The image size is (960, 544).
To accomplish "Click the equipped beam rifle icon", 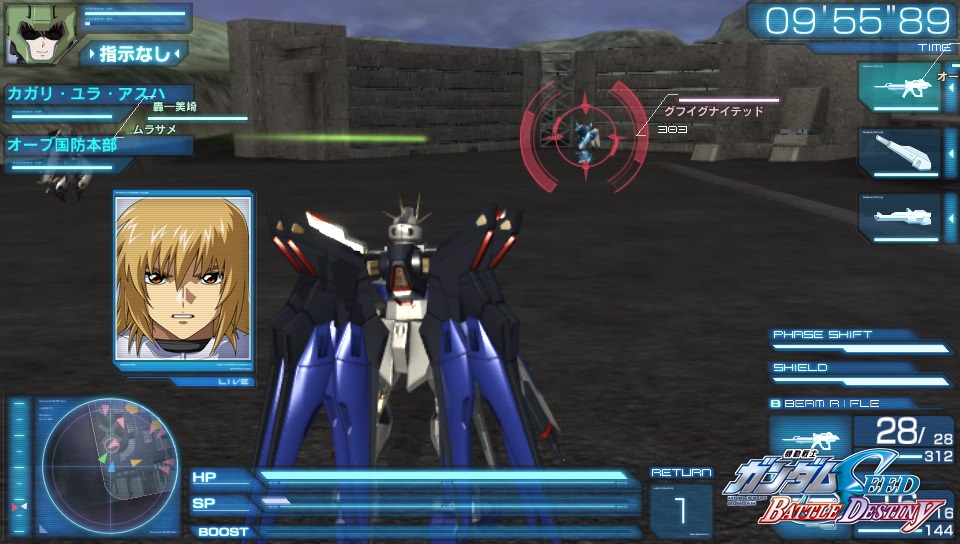I will coord(808,440).
